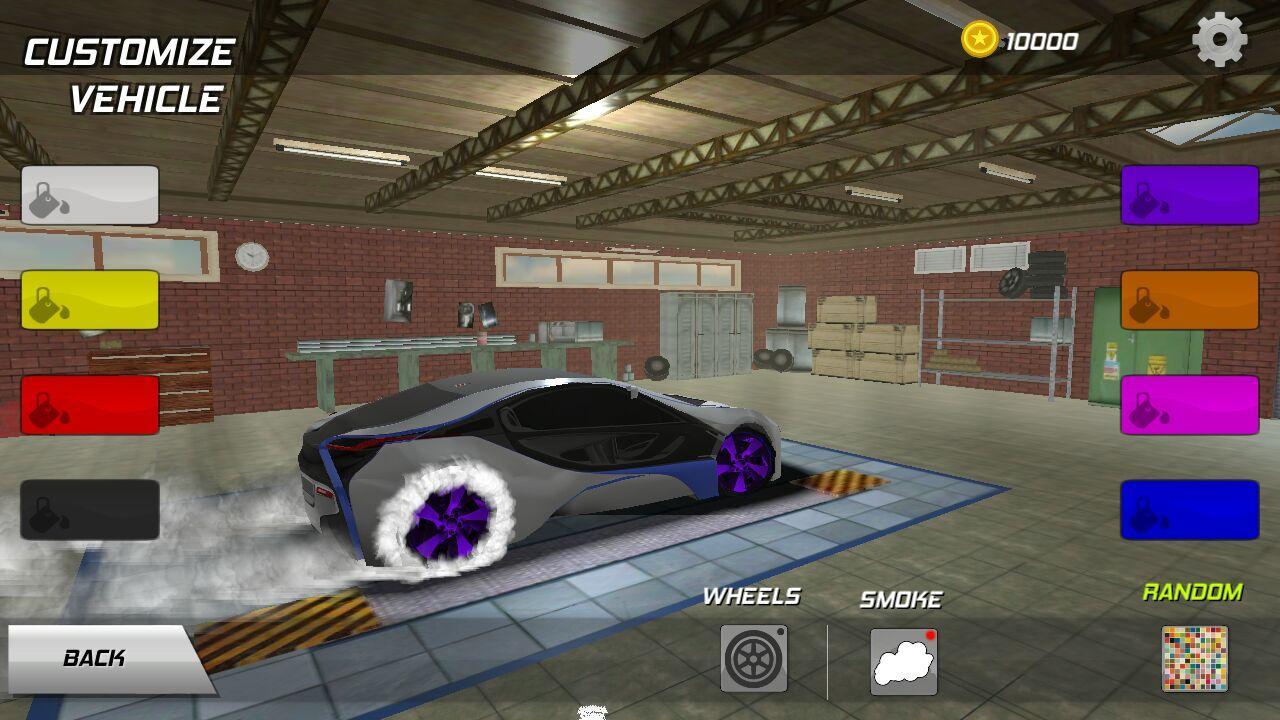Pick the black paint swatch
Image resolution: width=1280 pixels, height=720 pixels.
(90, 510)
